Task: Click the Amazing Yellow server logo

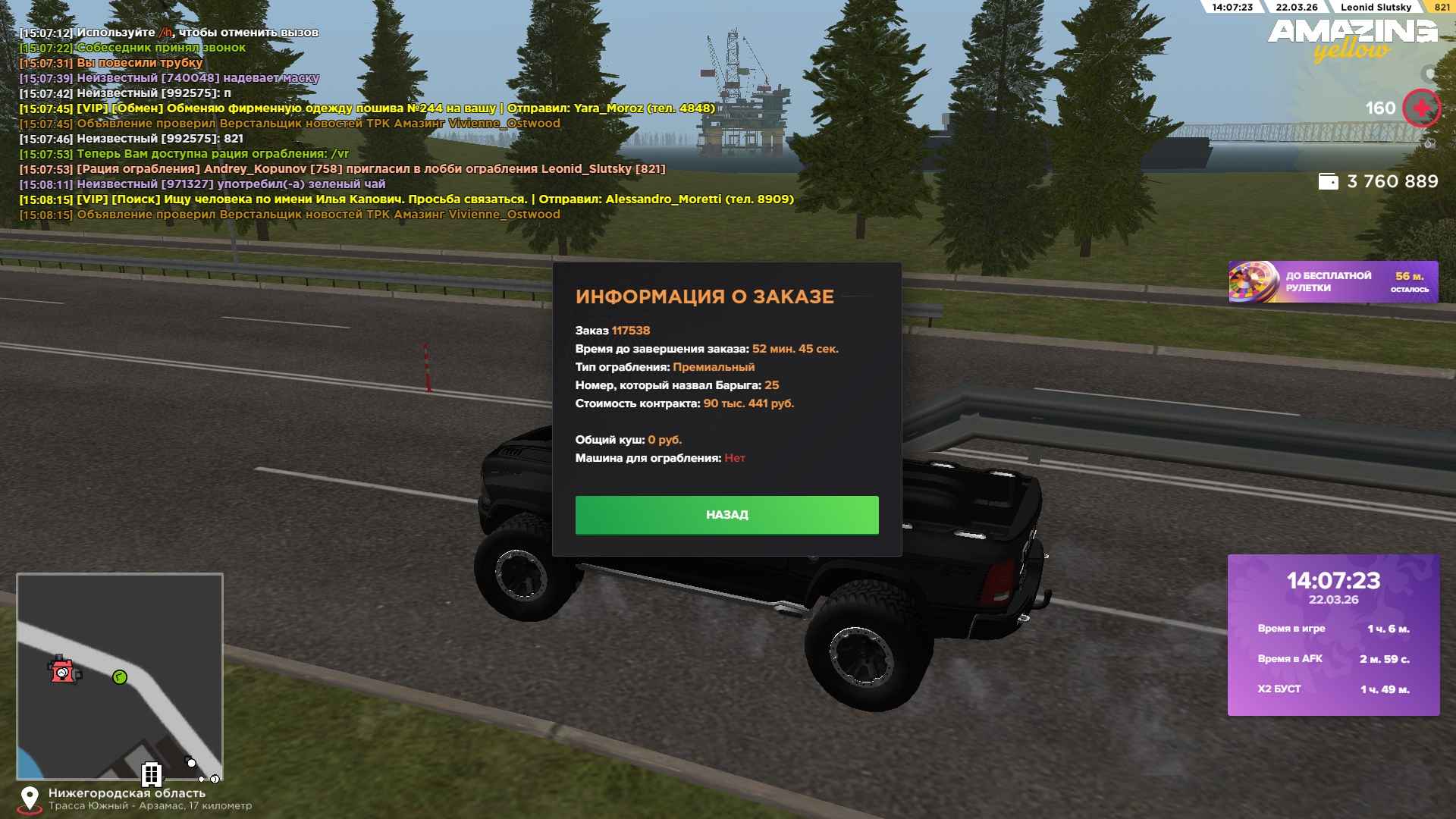Action: pyautogui.click(x=1352, y=39)
